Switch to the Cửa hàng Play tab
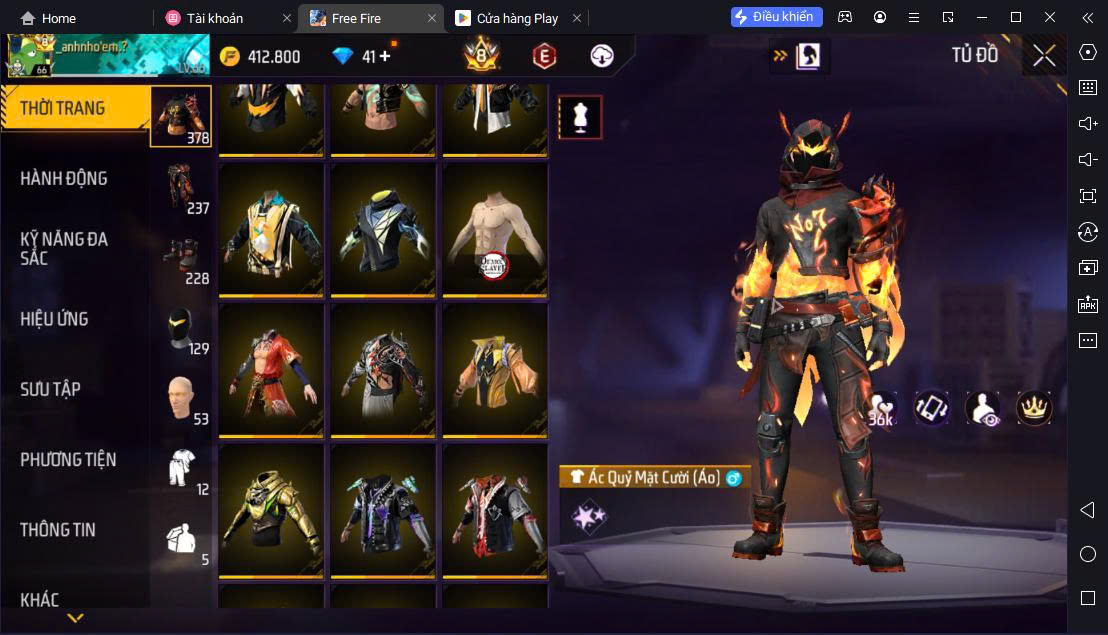Image resolution: width=1108 pixels, height=635 pixels. pos(514,18)
